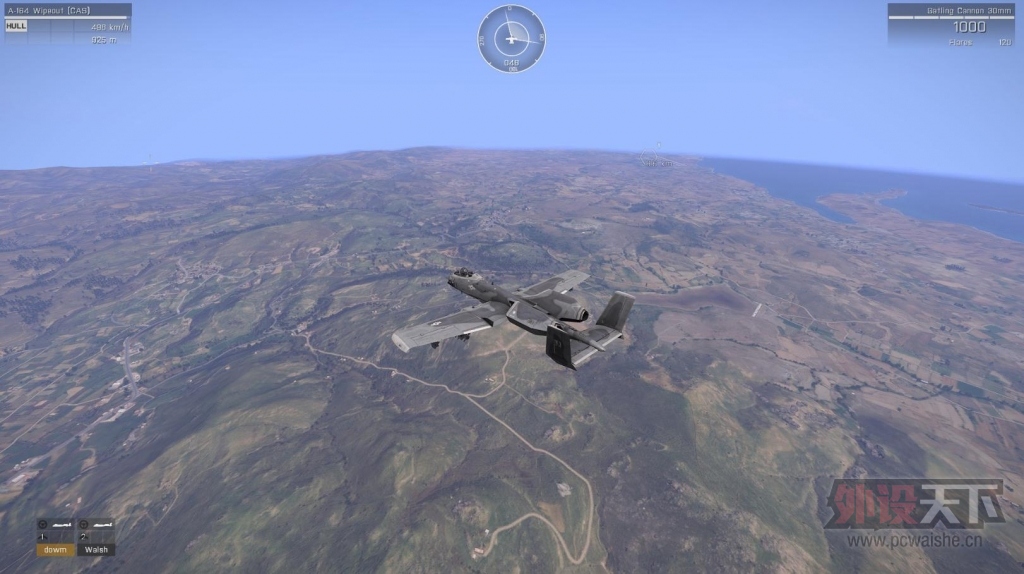
Task: Select squad member Walsh's unit card
Action: [96, 537]
